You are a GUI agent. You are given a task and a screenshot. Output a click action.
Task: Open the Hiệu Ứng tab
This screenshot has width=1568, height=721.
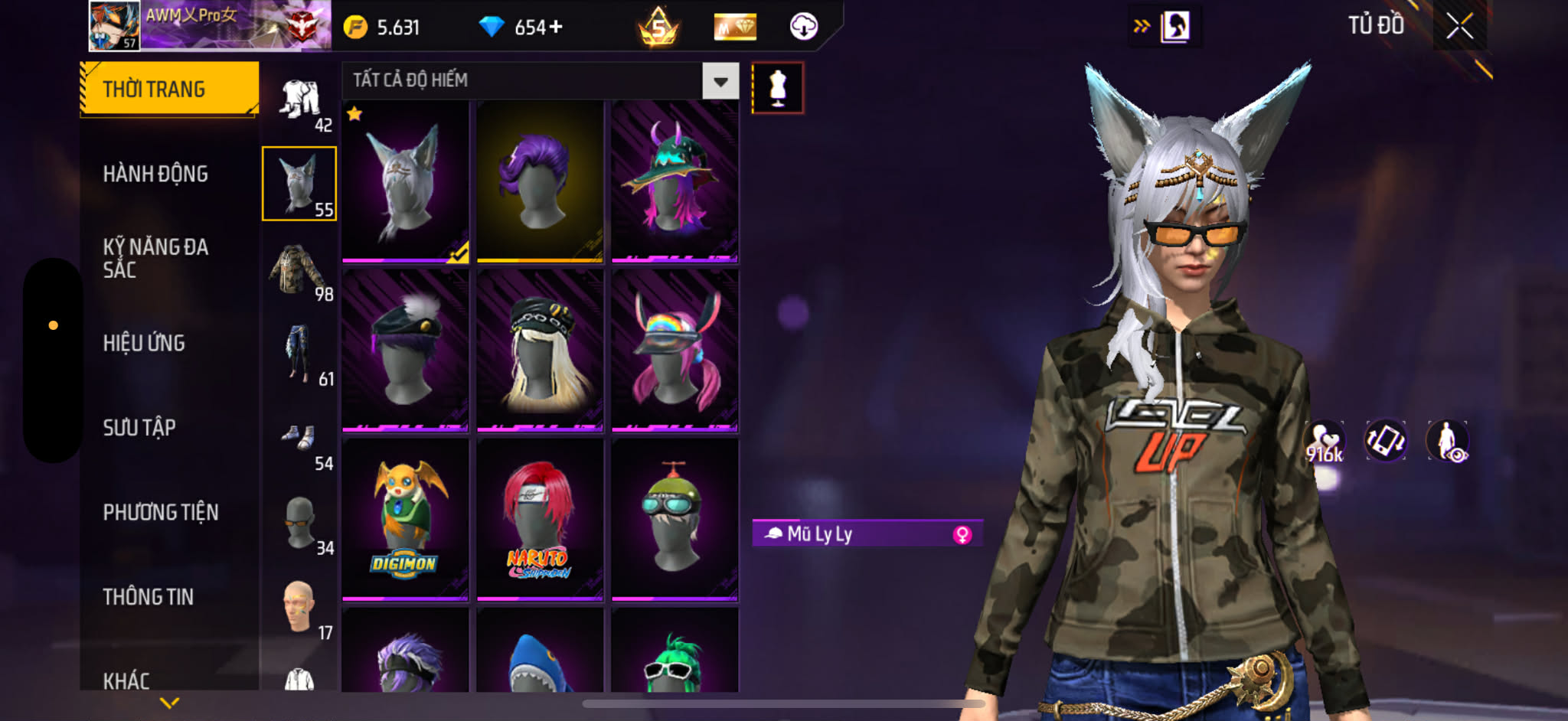(144, 344)
